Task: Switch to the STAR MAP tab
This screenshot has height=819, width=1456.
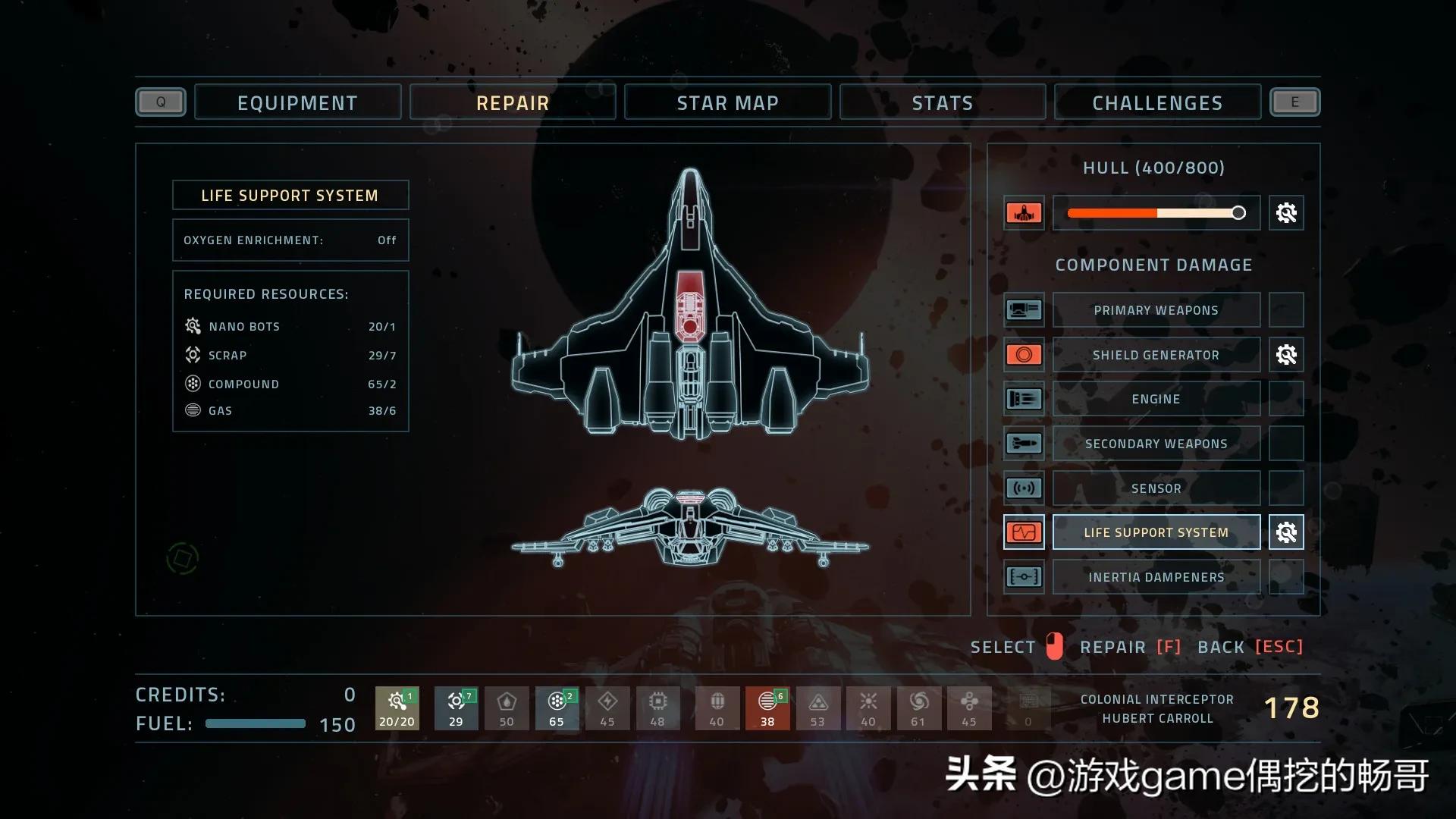Action: pos(727,102)
